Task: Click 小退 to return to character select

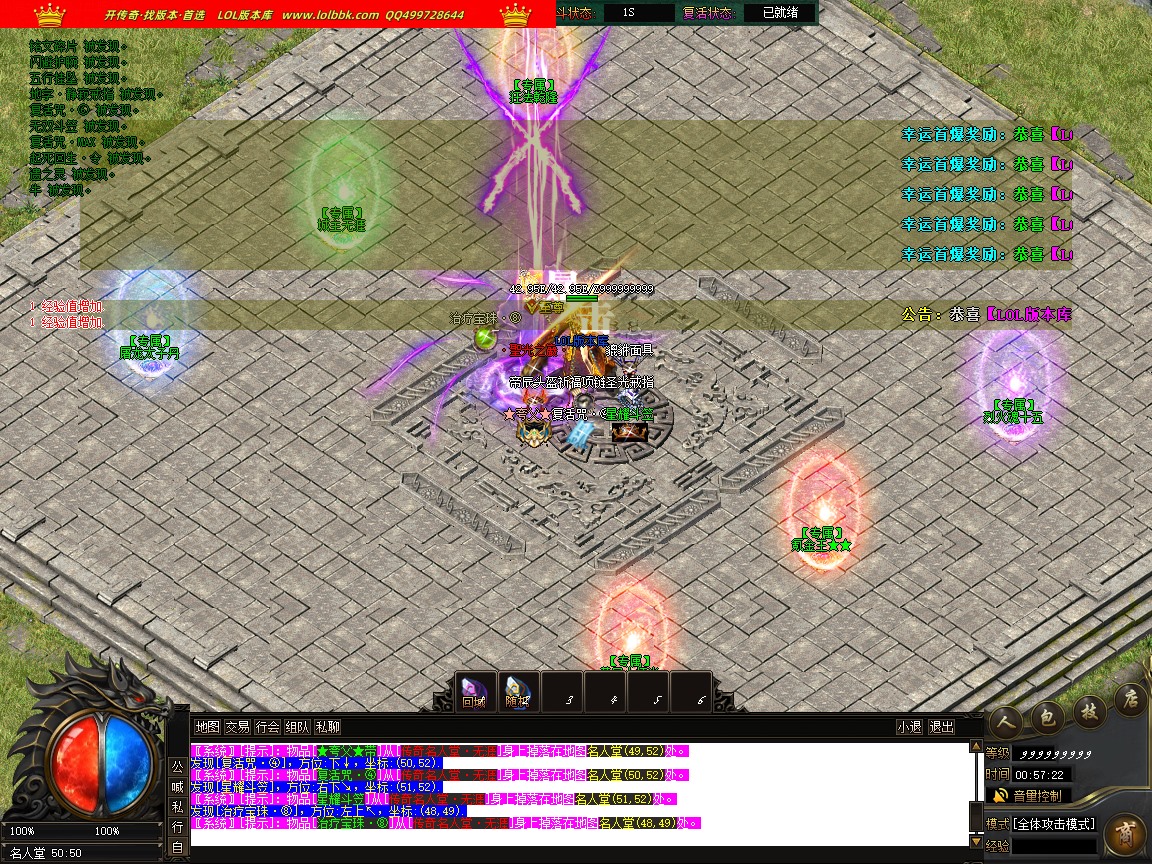Action: 909,727
